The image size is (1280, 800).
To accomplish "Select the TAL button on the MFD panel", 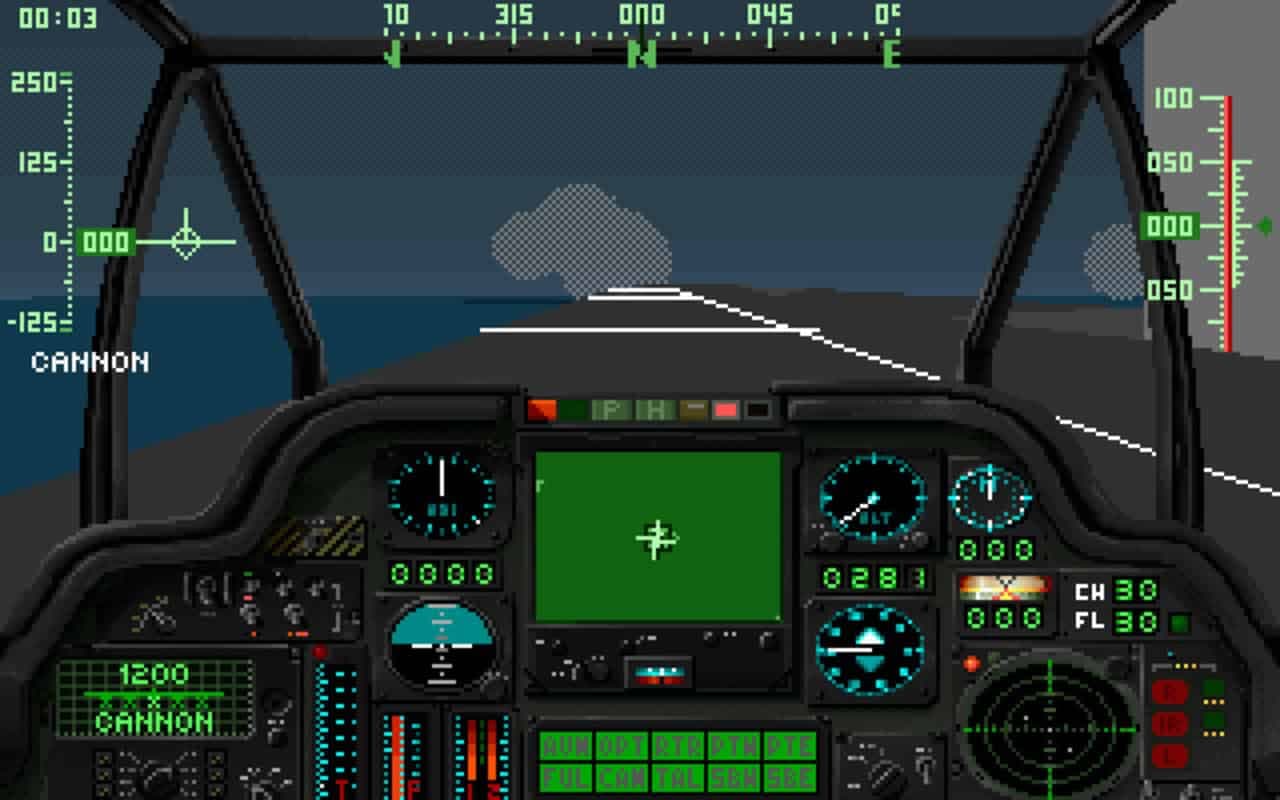I will click(678, 777).
